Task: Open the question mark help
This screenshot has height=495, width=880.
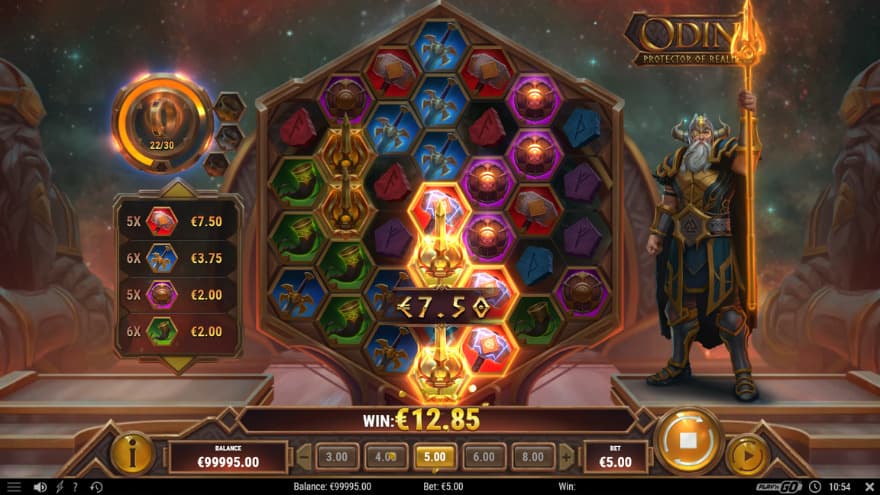Action: (x=74, y=487)
